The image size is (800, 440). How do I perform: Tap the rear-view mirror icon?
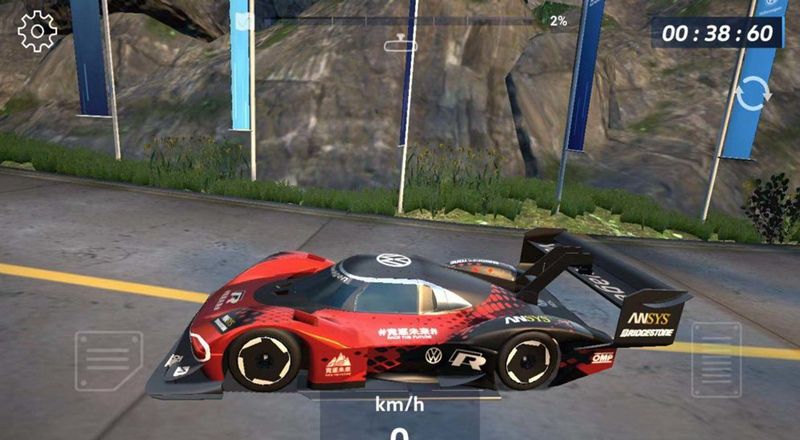[399, 43]
